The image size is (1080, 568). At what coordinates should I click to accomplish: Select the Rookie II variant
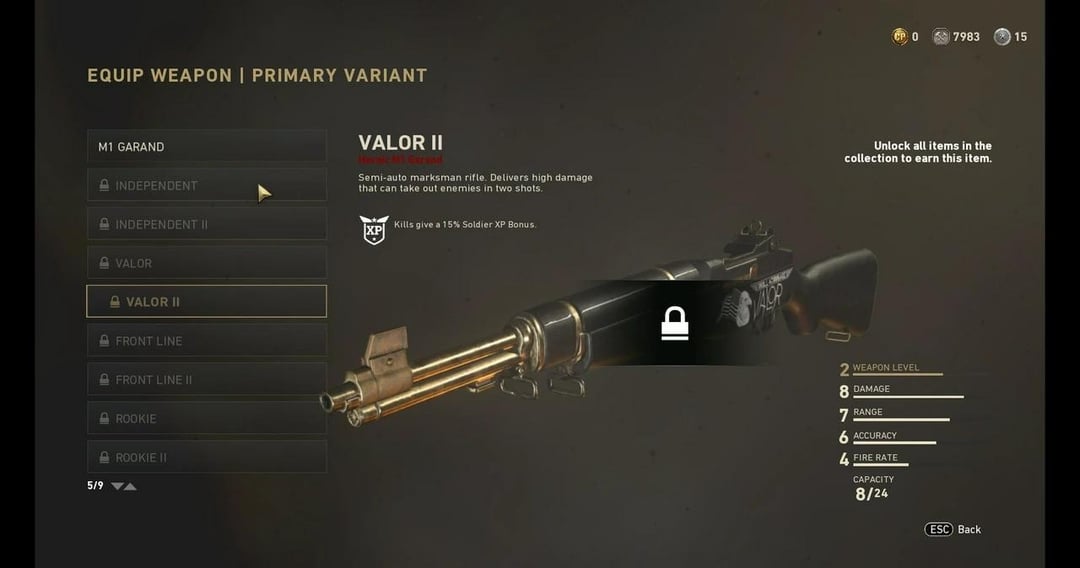click(x=206, y=457)
